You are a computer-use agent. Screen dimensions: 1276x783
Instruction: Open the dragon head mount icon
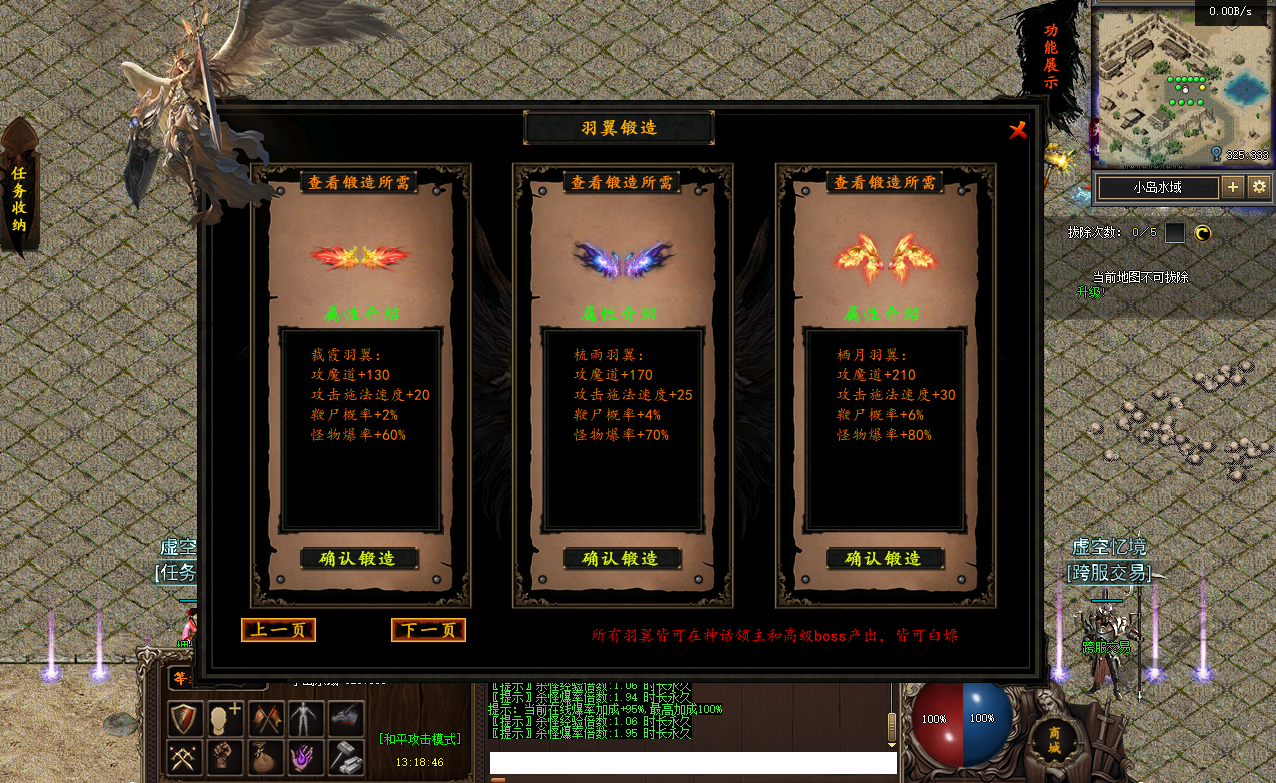tap(345, 717)
